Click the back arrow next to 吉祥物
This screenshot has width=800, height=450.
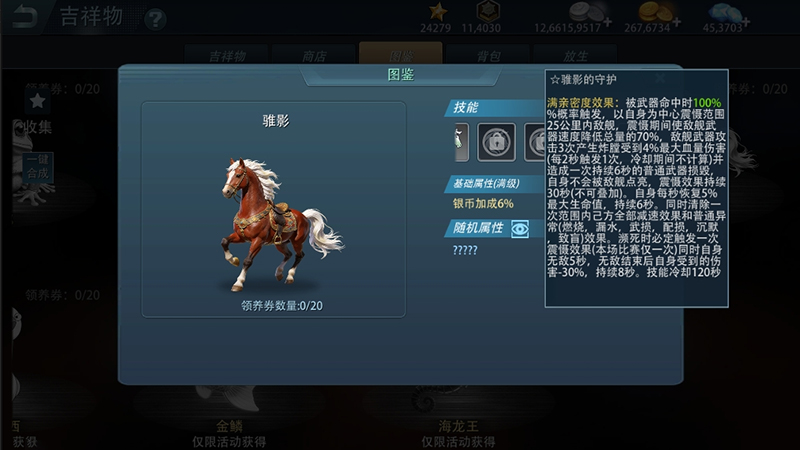coord(24,17)
